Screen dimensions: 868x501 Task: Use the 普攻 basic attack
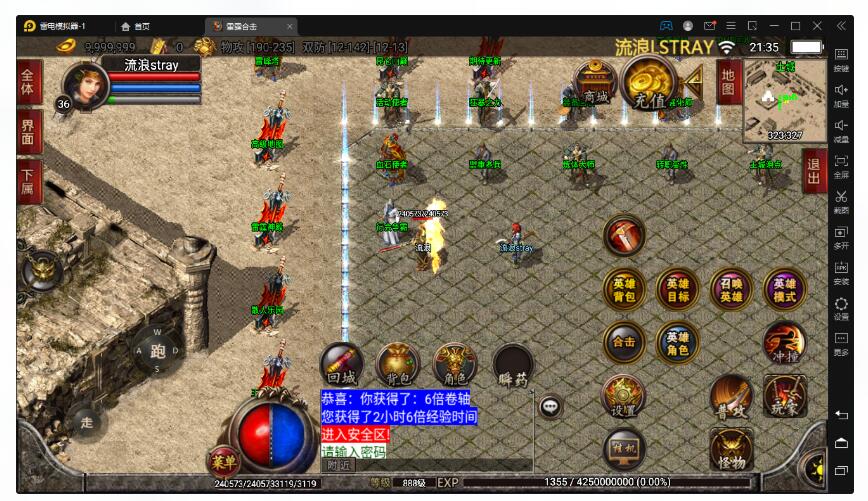pyautogui.click(x=731, y=396)
